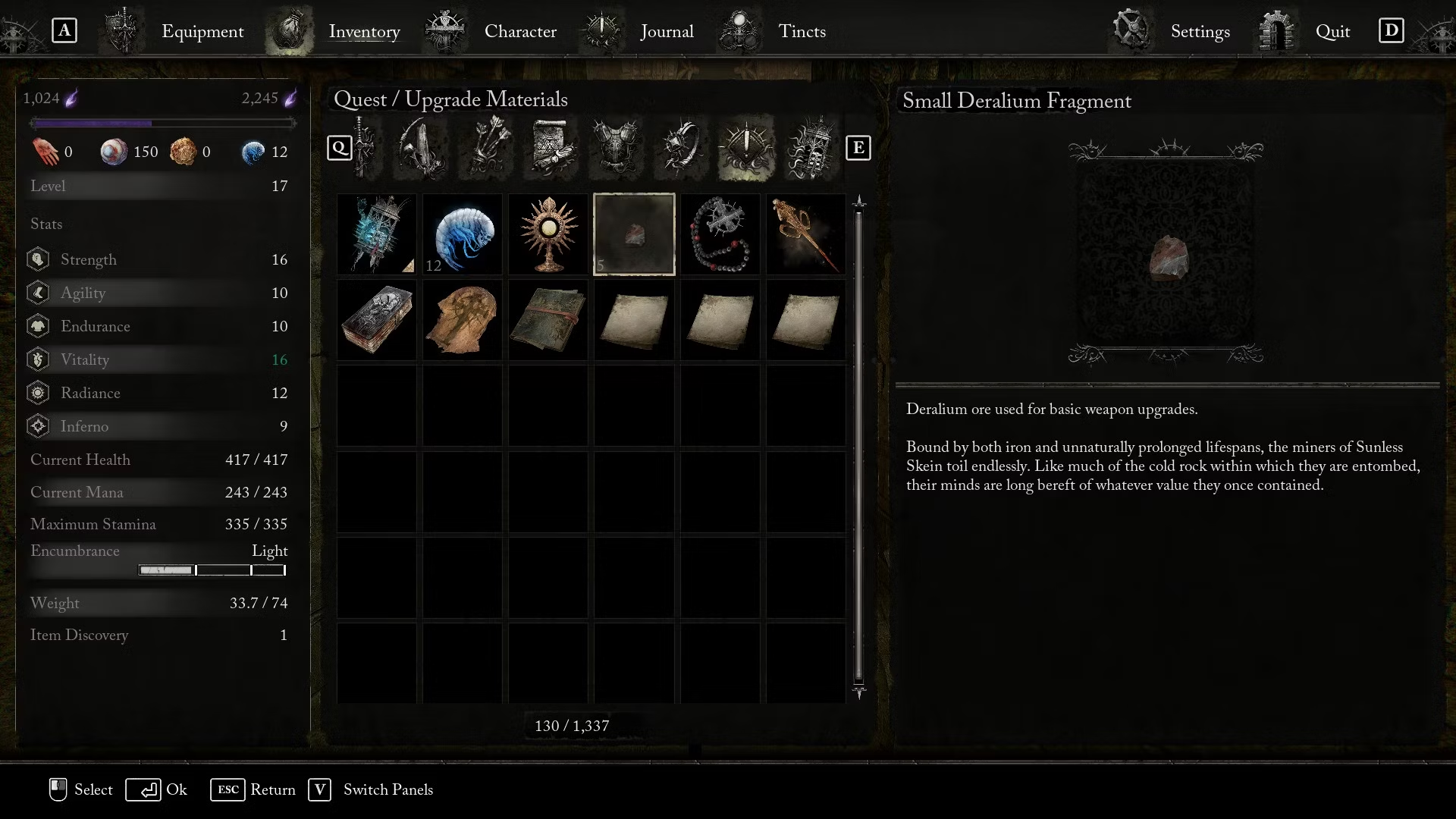1456x819 pixels.
Task: Pick the rosary beads with cross item
Action: point(720,234)
